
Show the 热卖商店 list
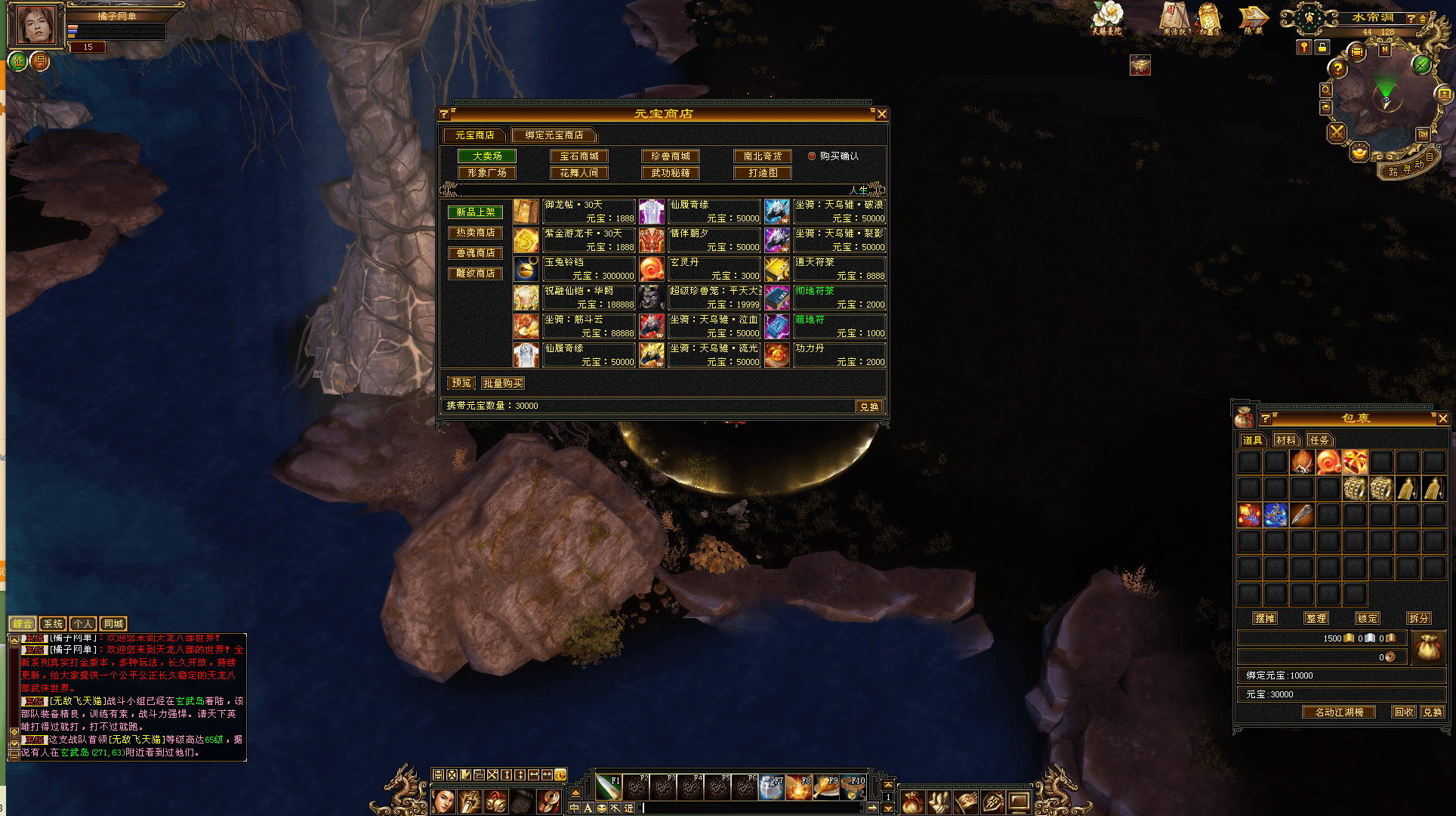point(476,233)
